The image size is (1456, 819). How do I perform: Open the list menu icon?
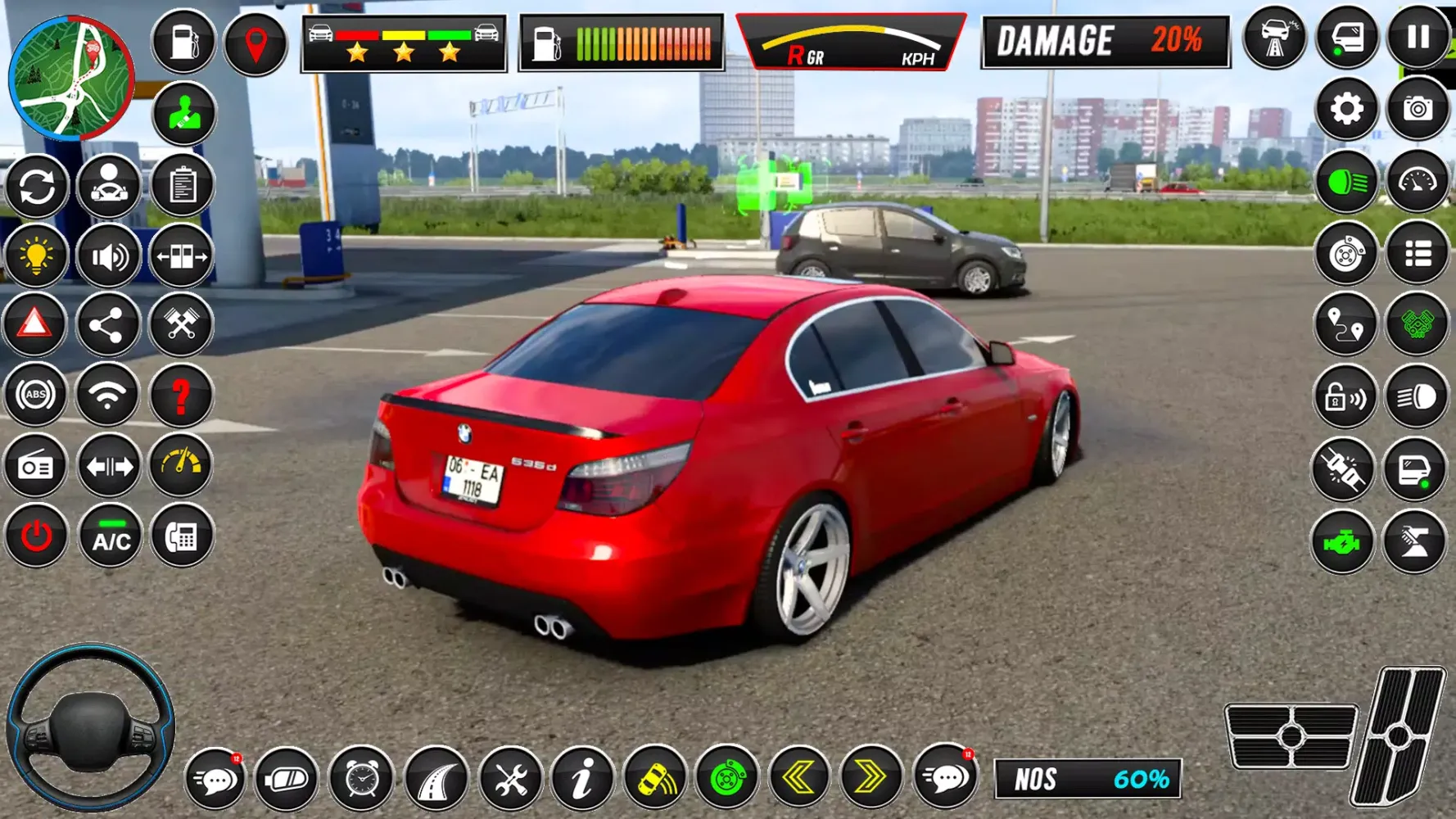[1418, 254]
